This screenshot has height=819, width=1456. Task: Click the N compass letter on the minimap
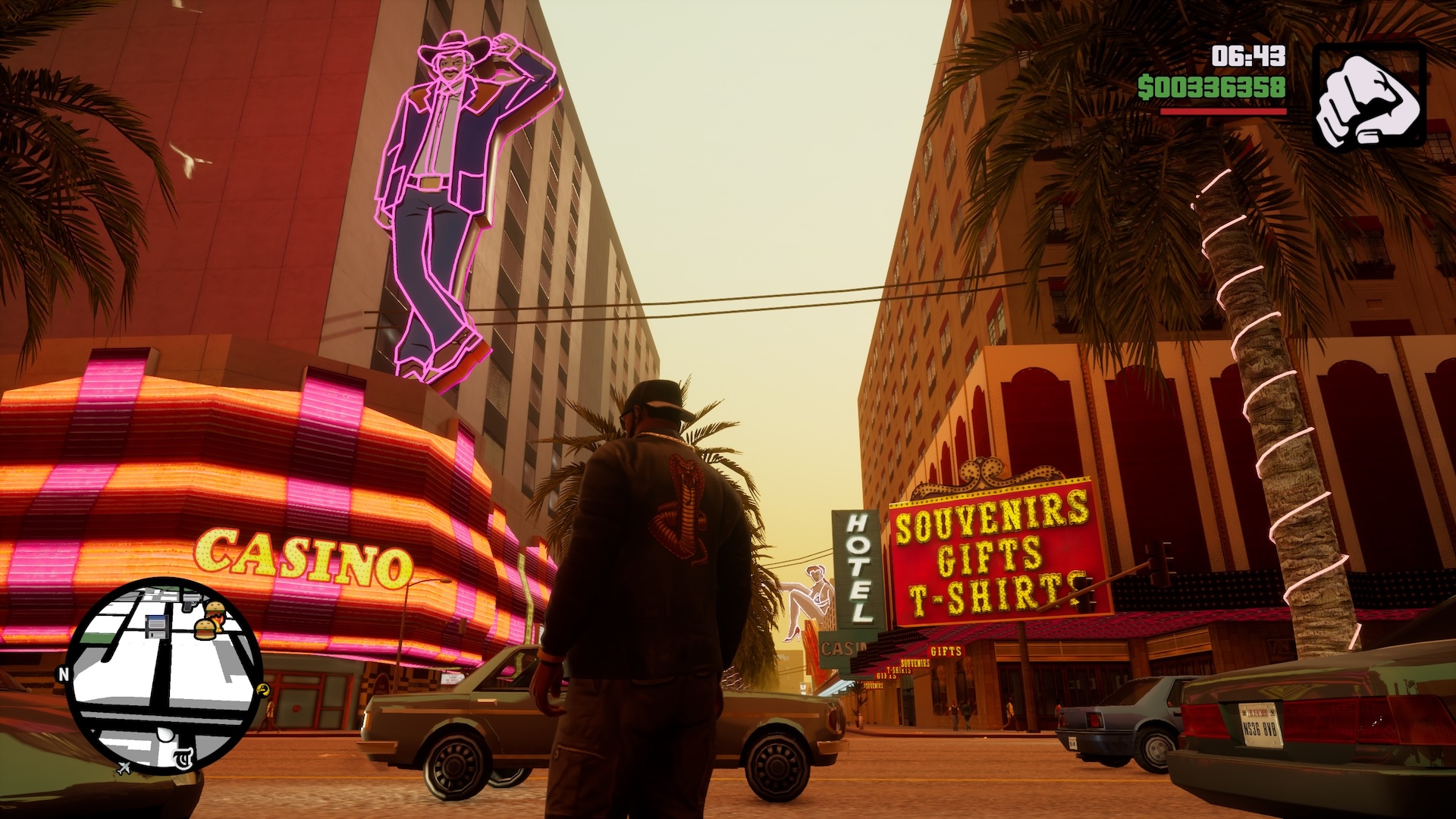[x=65, y=673]
